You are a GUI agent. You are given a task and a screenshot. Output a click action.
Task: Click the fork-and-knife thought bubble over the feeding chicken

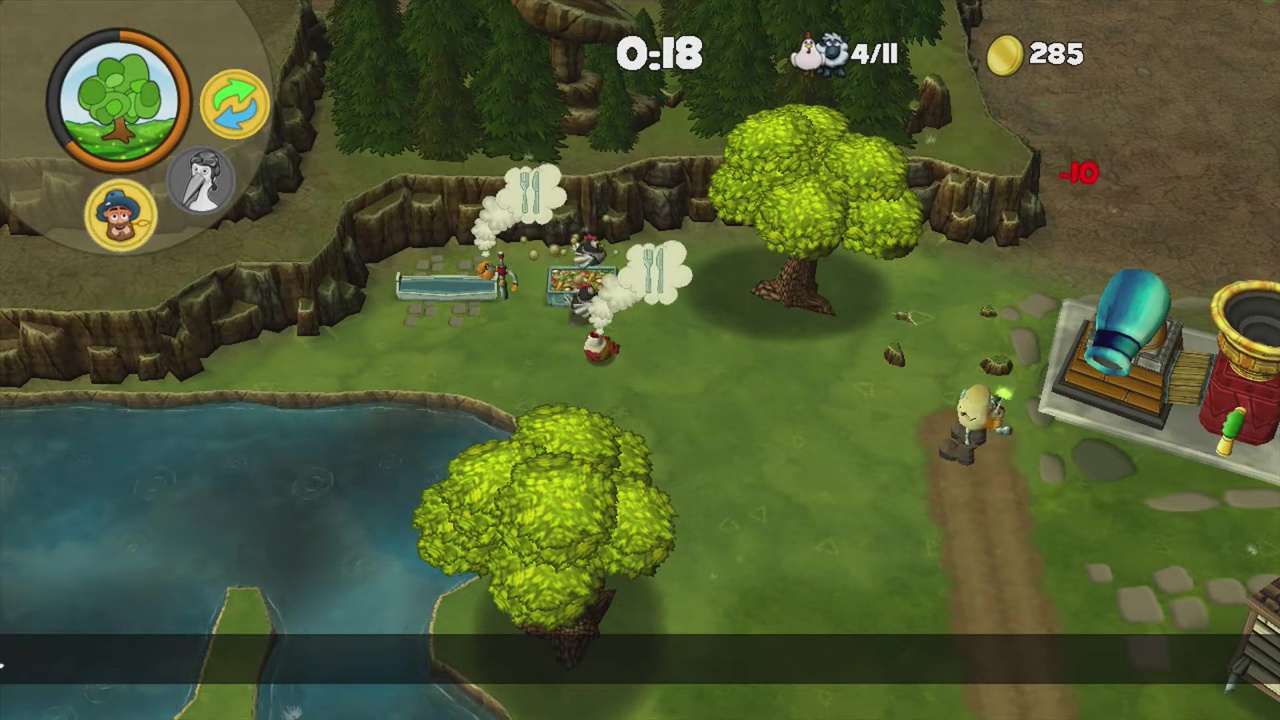click(655, 270)
